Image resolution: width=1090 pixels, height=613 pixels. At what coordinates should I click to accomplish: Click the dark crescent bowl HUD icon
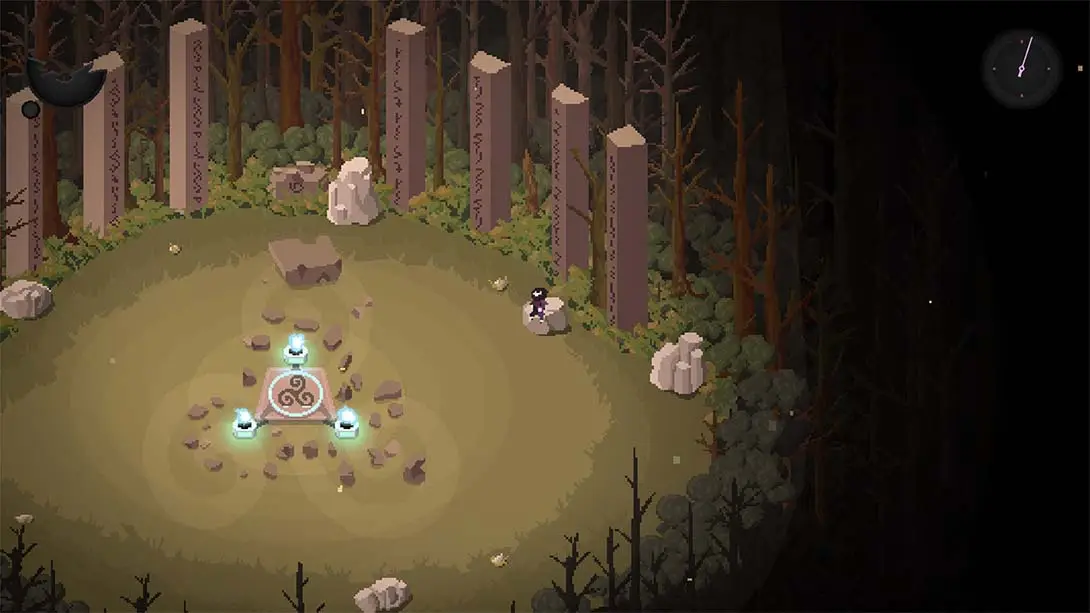tap(64, 82)
